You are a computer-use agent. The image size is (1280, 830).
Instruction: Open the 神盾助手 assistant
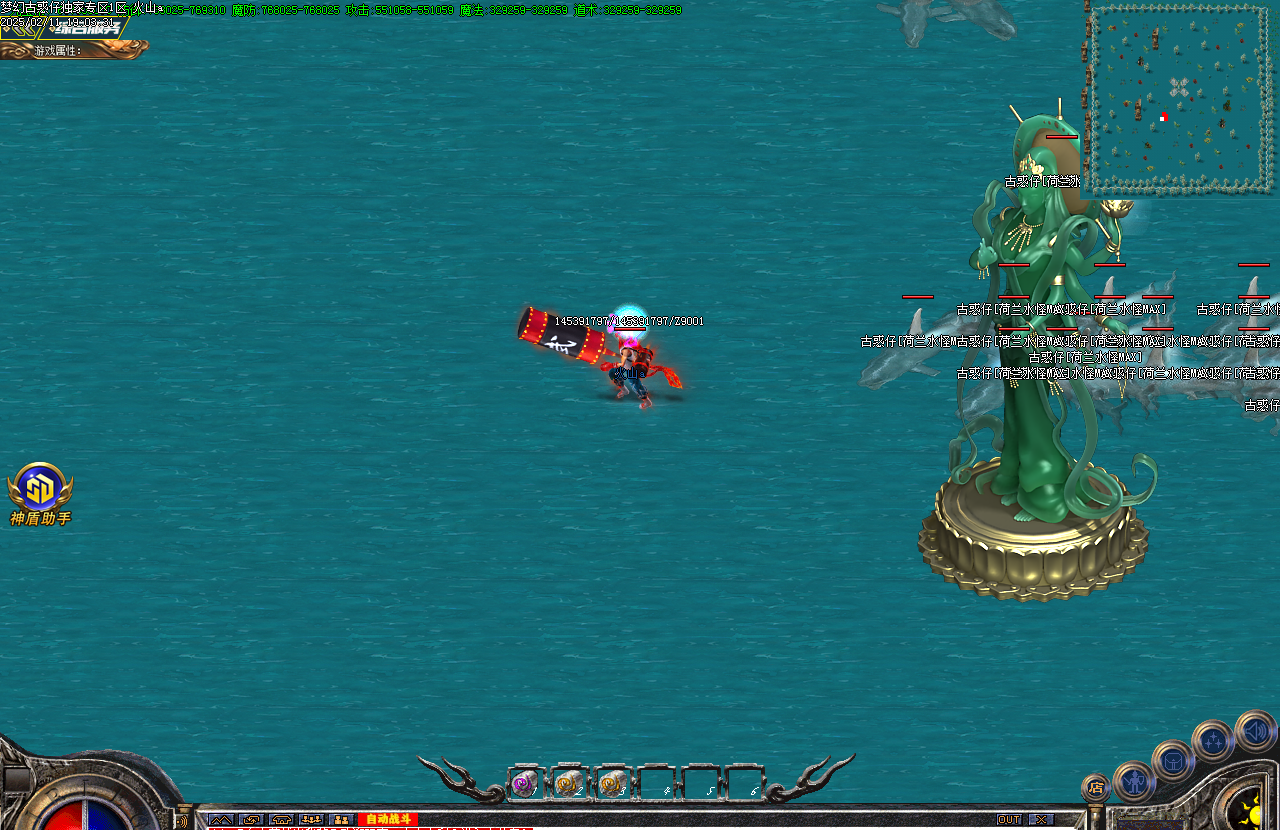40,488
